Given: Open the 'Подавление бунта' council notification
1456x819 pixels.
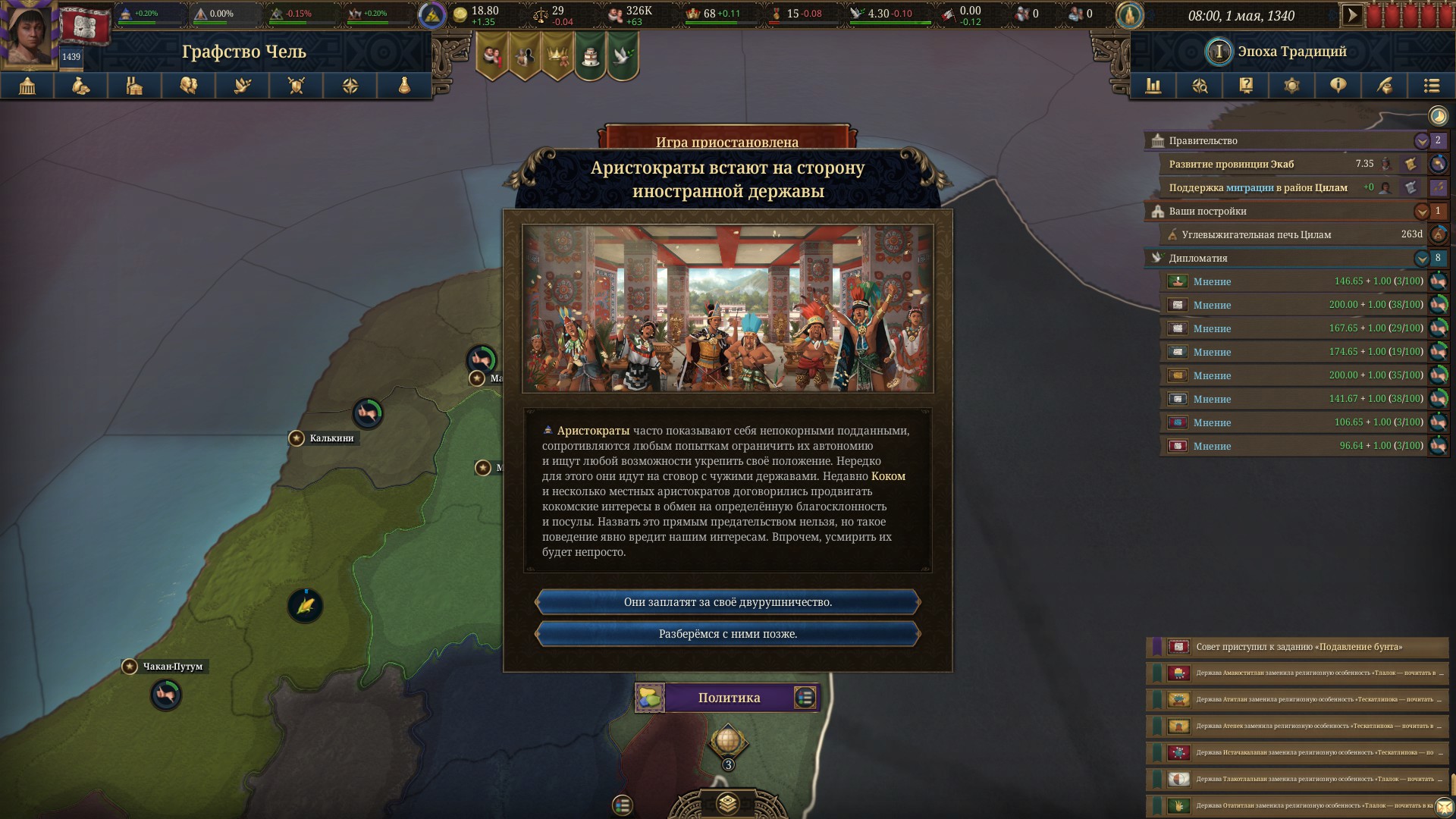Looking at the screenshot, I should point(1298,647).
